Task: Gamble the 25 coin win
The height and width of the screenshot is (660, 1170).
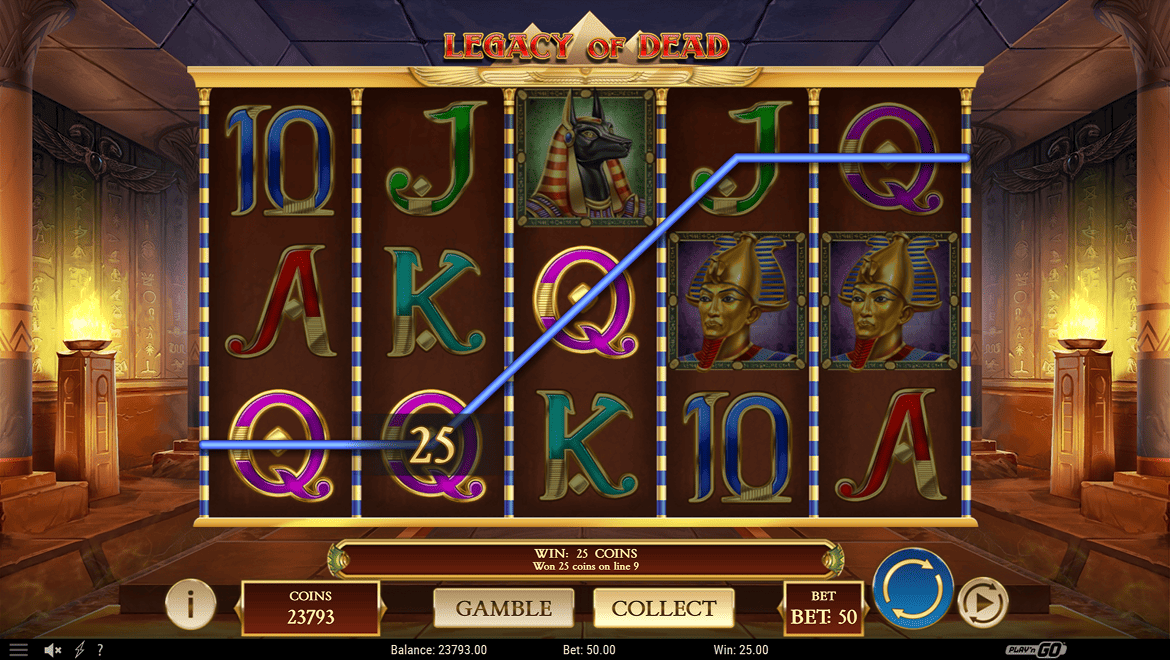Action: tap(504, 608)
